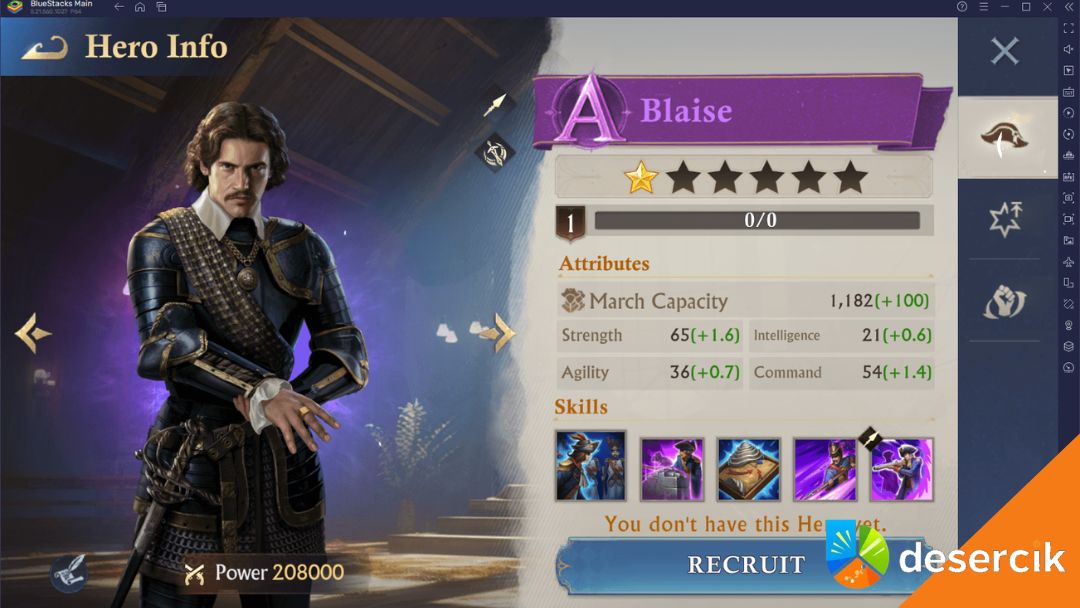The image size is (1080, 608).
Task: Switch to the pirate hat tab
Action: coord(1005,138)
